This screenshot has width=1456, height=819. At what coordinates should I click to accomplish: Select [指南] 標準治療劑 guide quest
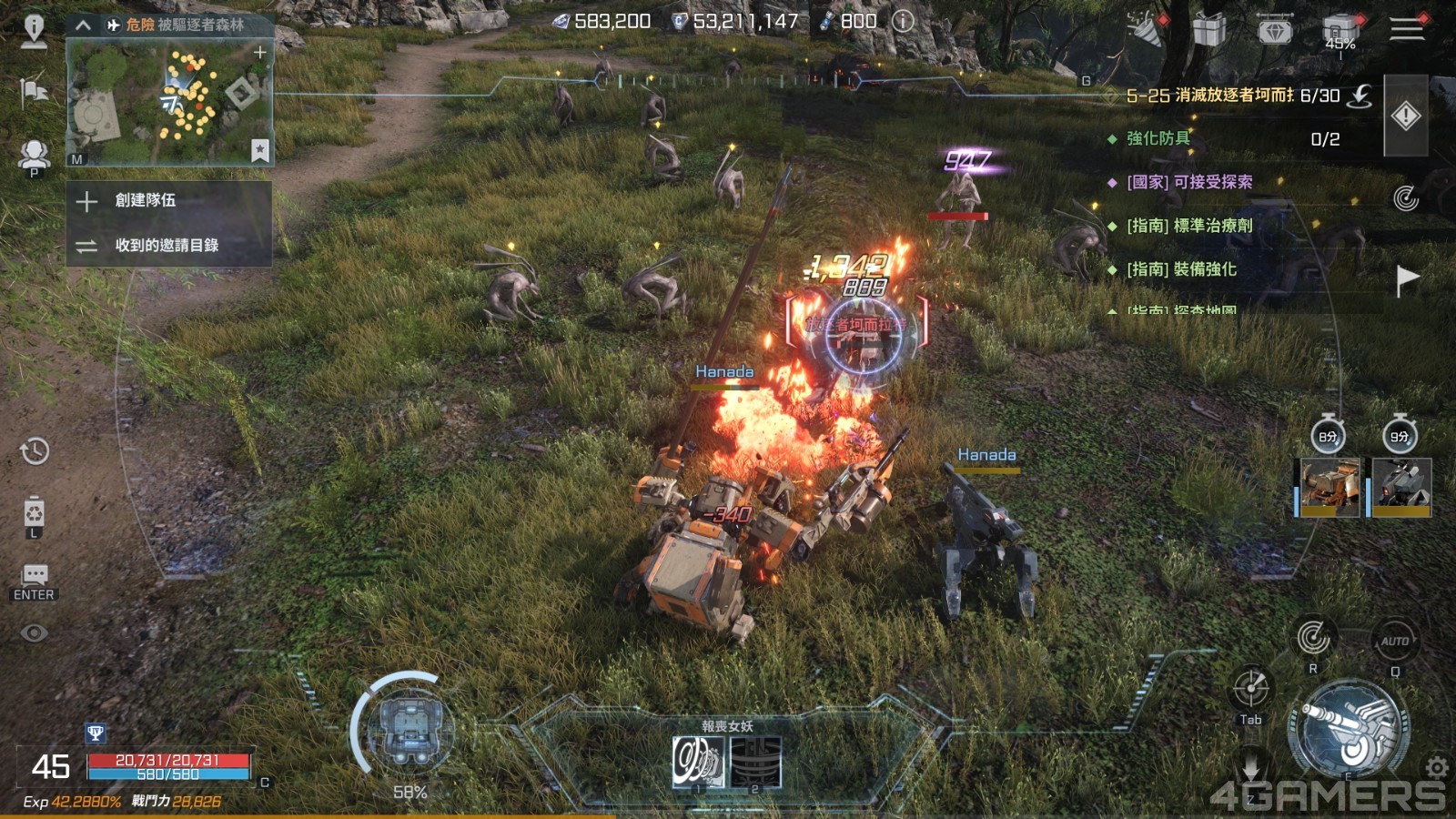1189,226
